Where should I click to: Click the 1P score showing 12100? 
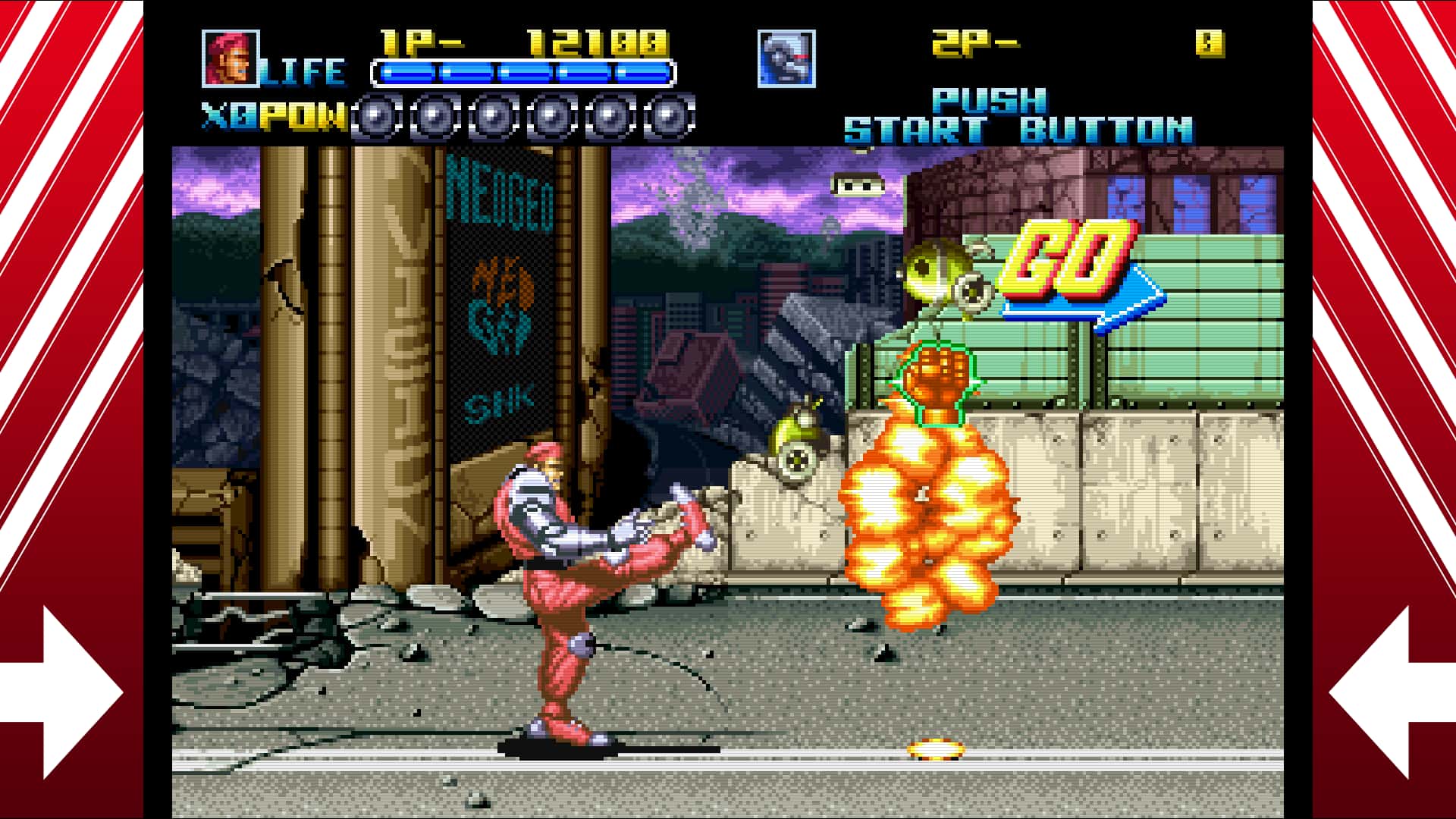[599, 45]
